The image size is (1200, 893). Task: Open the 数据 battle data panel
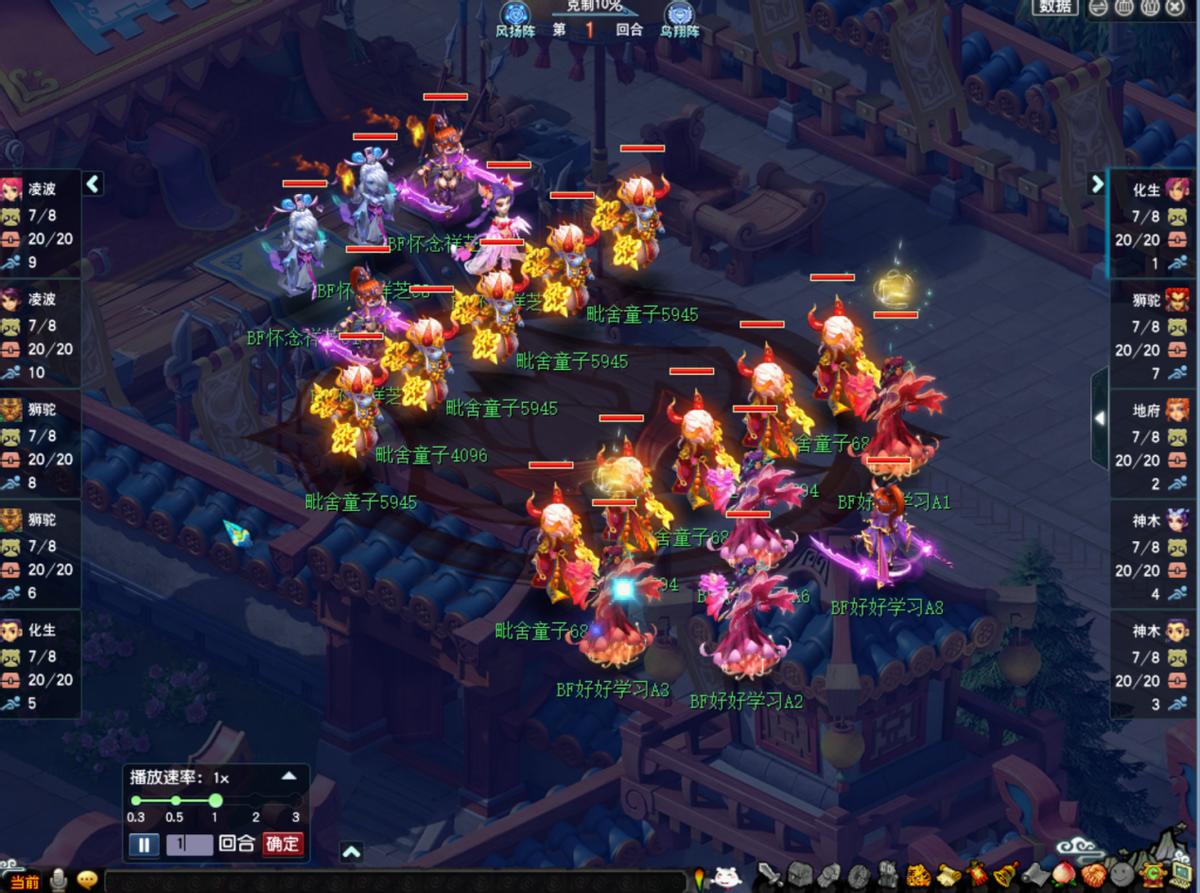1057,7
